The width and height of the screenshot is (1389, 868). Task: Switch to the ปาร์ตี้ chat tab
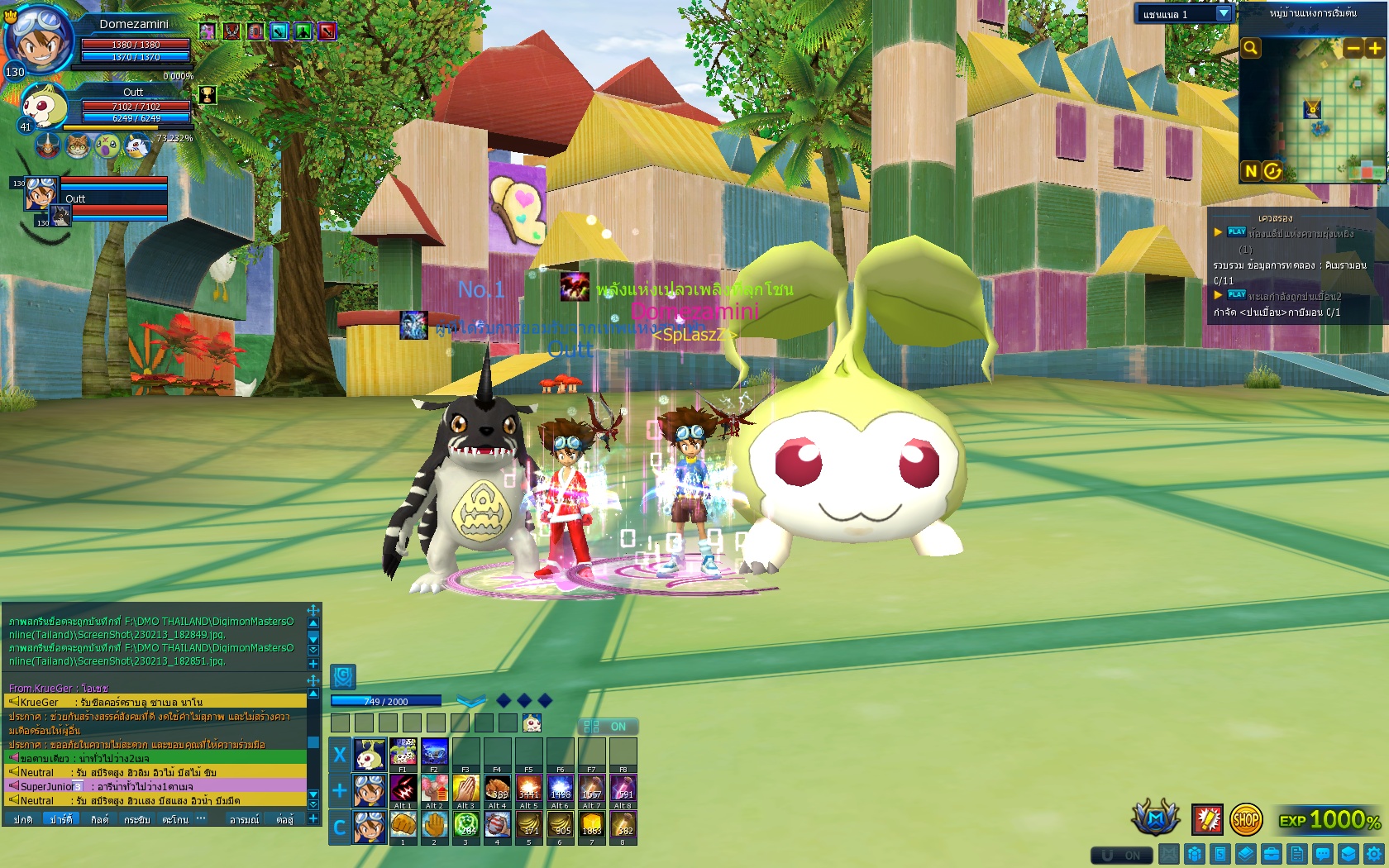[x=61, y=819]
